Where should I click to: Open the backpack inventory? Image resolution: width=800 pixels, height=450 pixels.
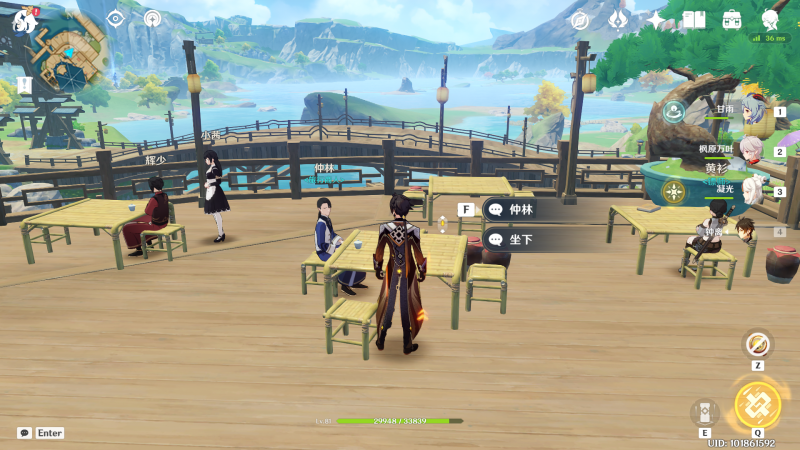pos(732,20)
